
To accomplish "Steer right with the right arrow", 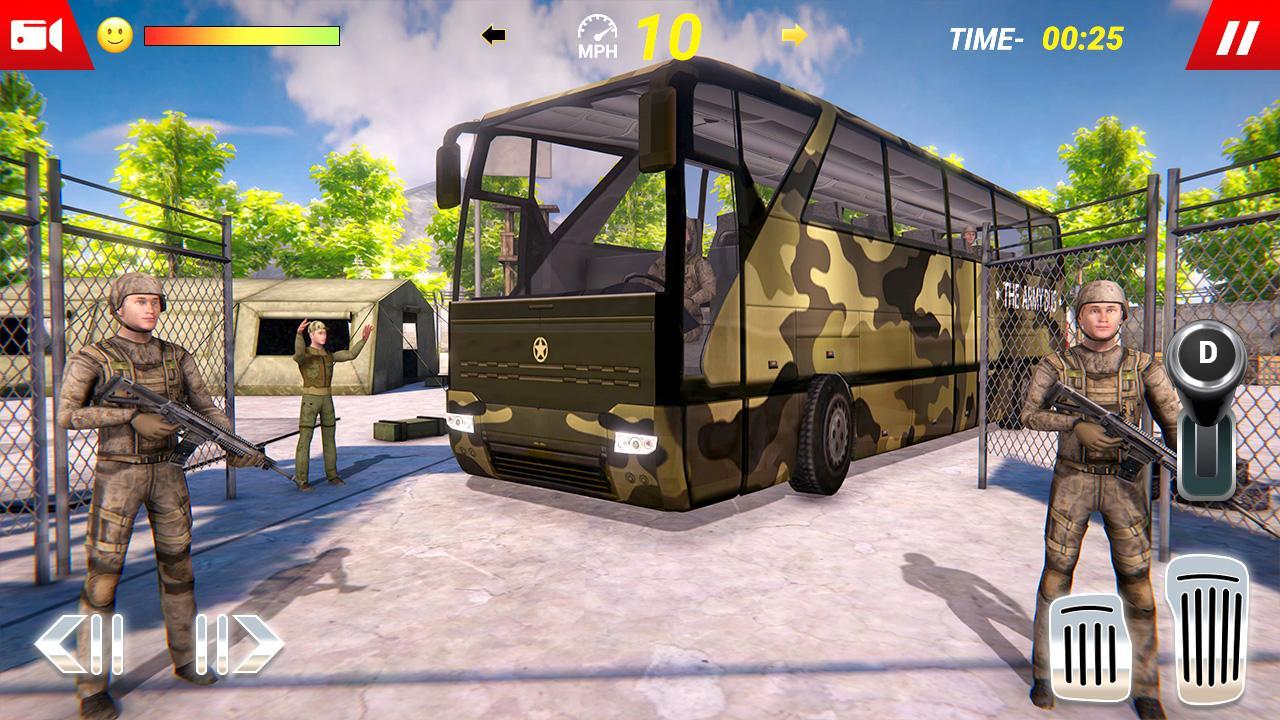I will (x=238, y=644).
